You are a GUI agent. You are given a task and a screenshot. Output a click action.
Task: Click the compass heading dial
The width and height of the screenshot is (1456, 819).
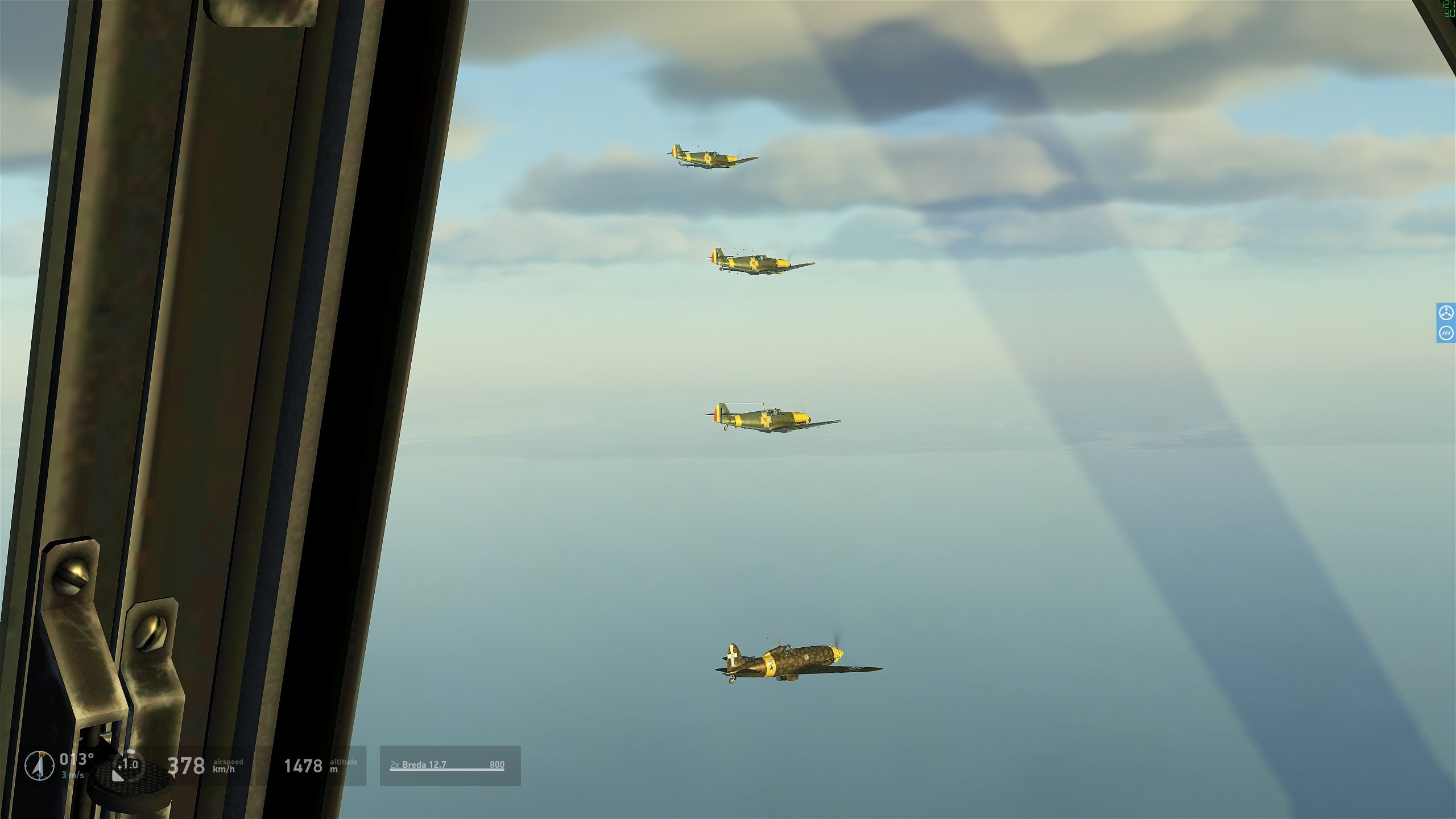point(40,765)
